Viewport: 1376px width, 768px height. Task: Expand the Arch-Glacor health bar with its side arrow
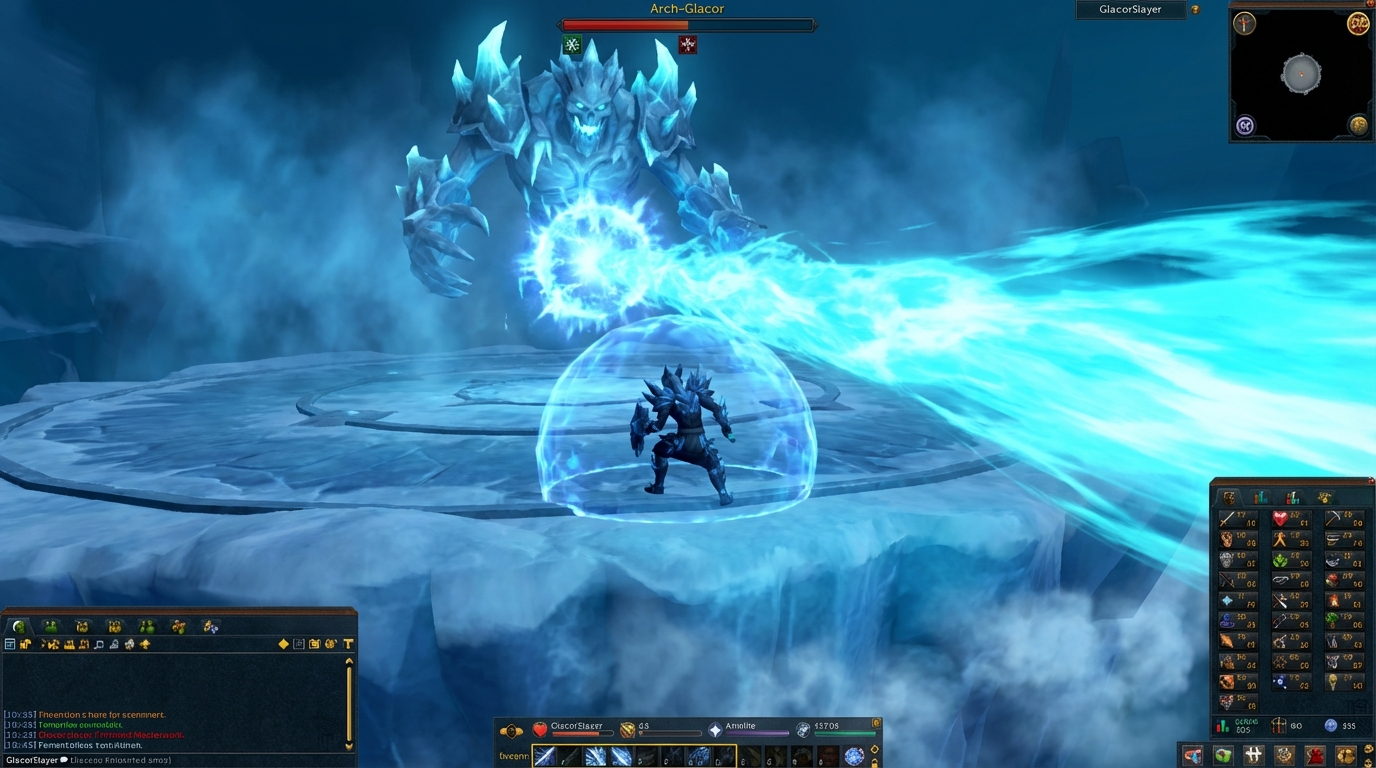click(x=815, y=25)
